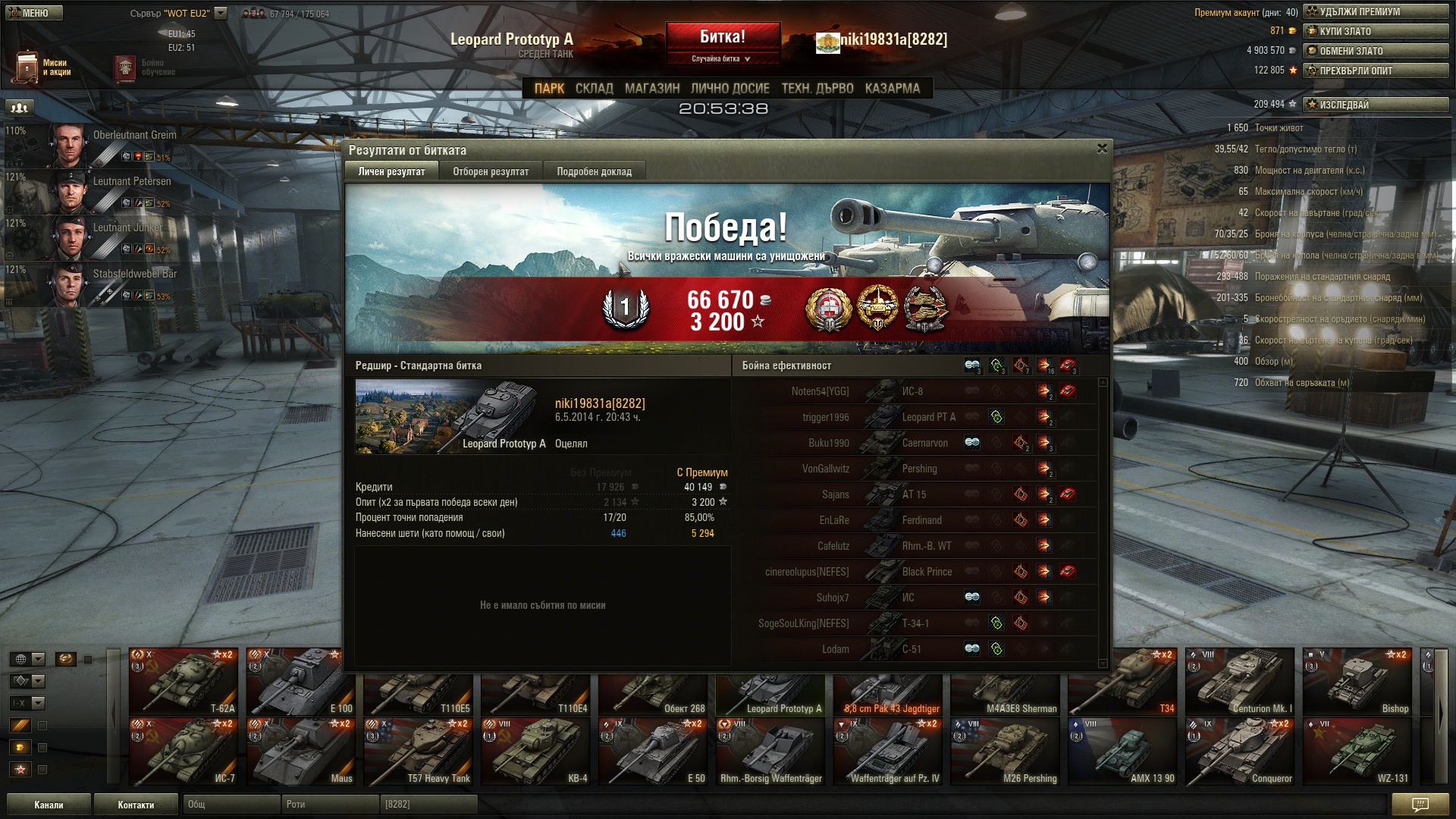Open the Подробен доклад tab
1456x819 pixels.
click(594, 171)
